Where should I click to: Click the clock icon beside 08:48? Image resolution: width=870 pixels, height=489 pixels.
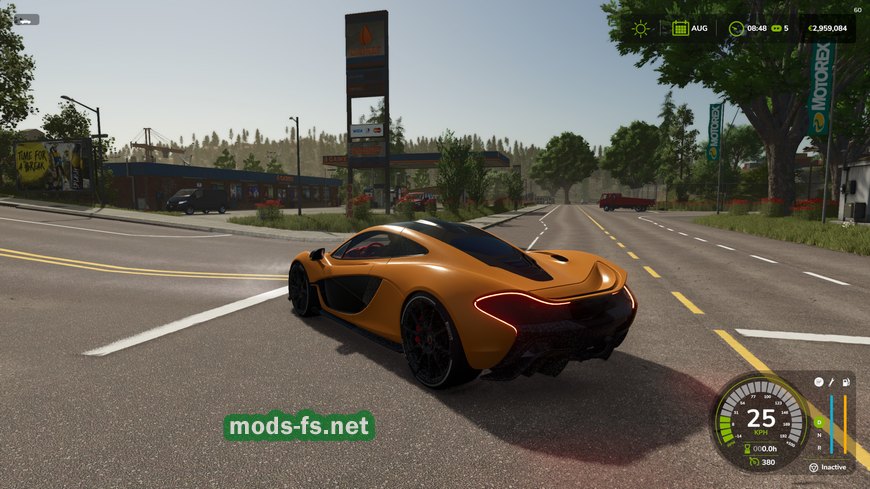pos(736,28)
